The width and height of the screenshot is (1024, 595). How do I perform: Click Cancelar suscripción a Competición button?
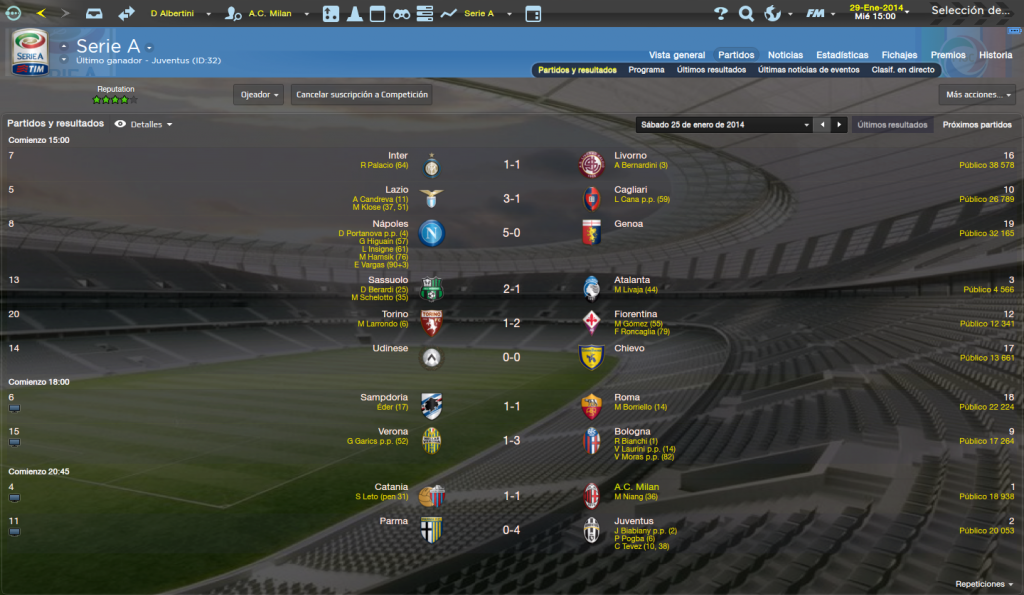point(362,95)
